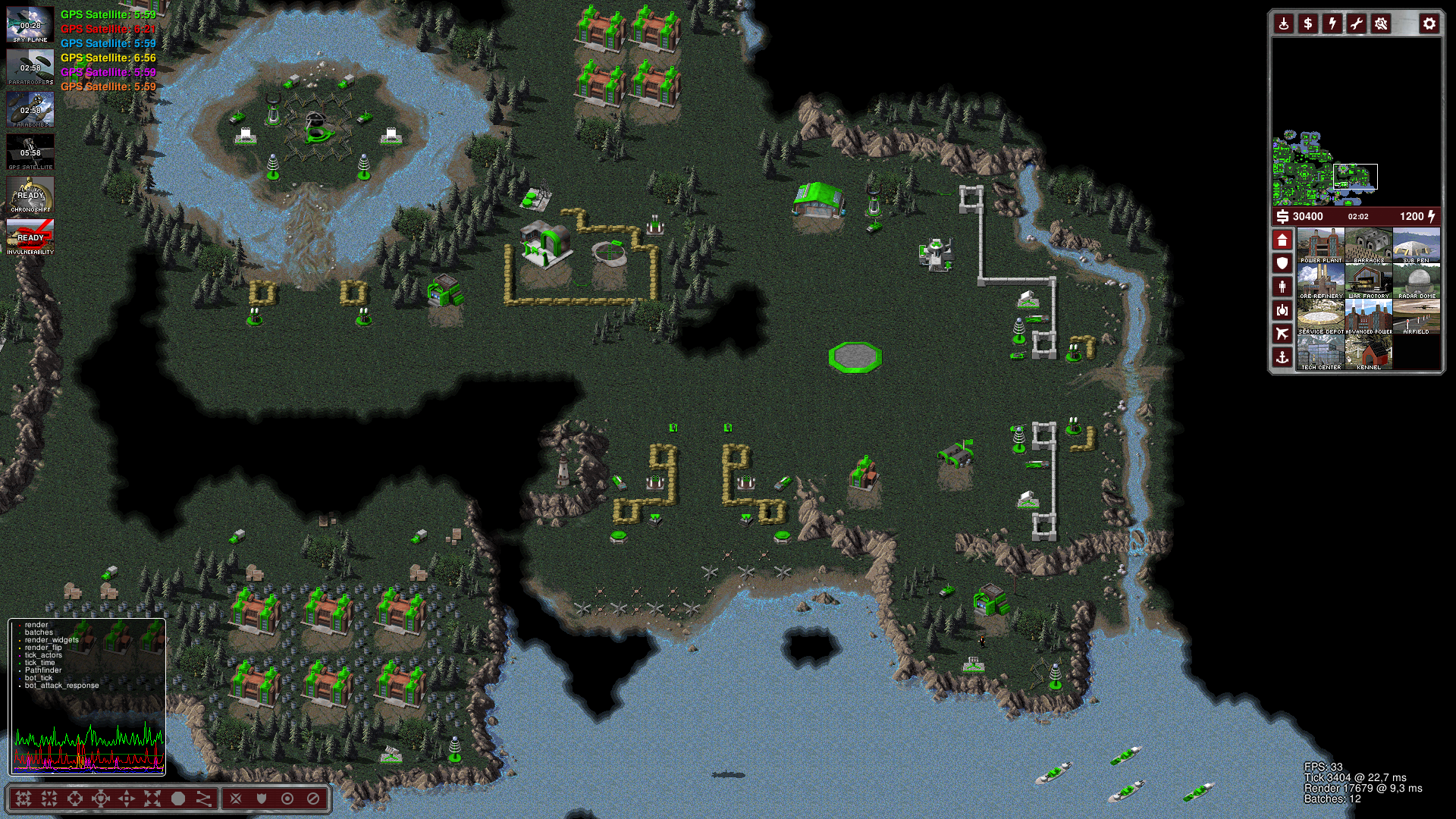Select the Tech Center build icon

point(1321,352)
